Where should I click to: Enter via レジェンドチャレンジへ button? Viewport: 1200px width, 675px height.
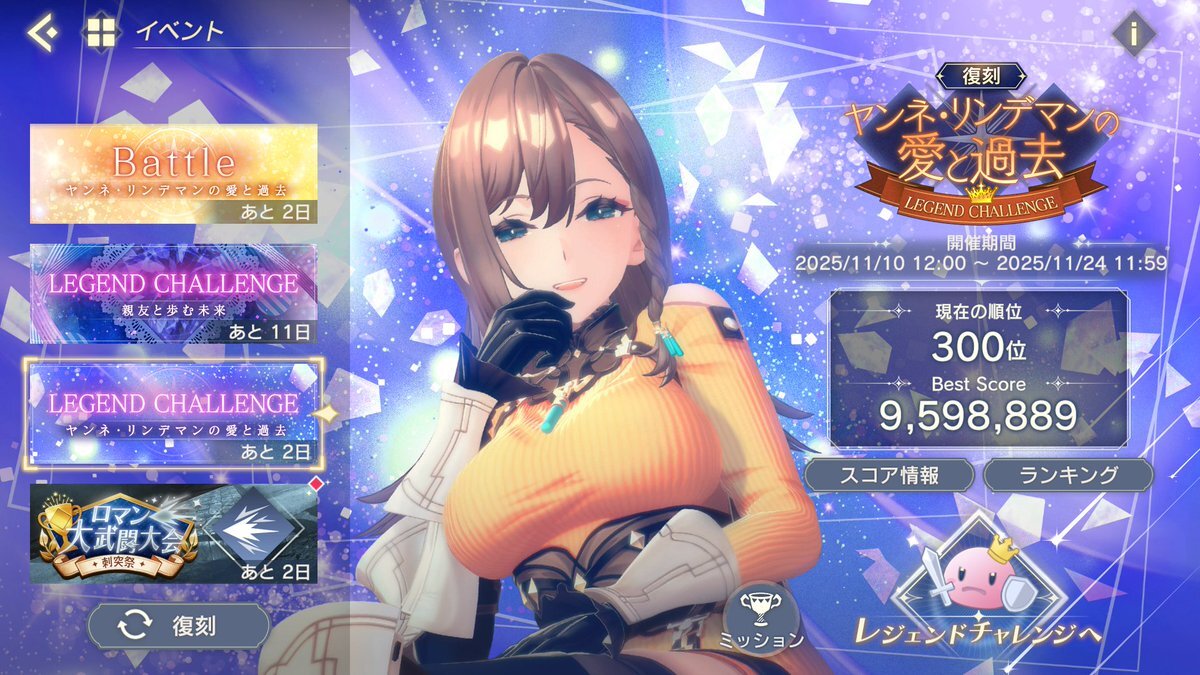979,588
